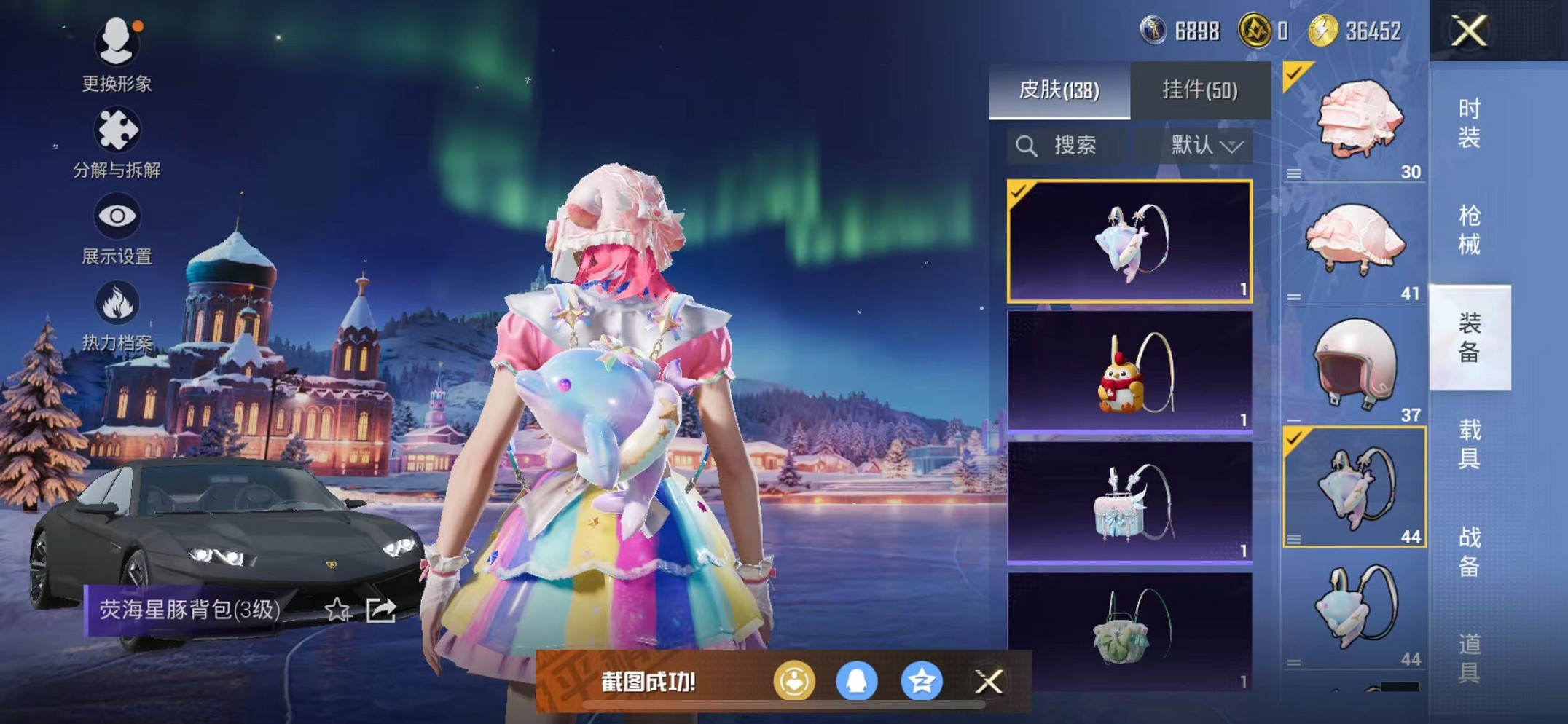Open the 默认 sort dropdown
Screen dimensions: 1568x724
(x=1205, y=146)
